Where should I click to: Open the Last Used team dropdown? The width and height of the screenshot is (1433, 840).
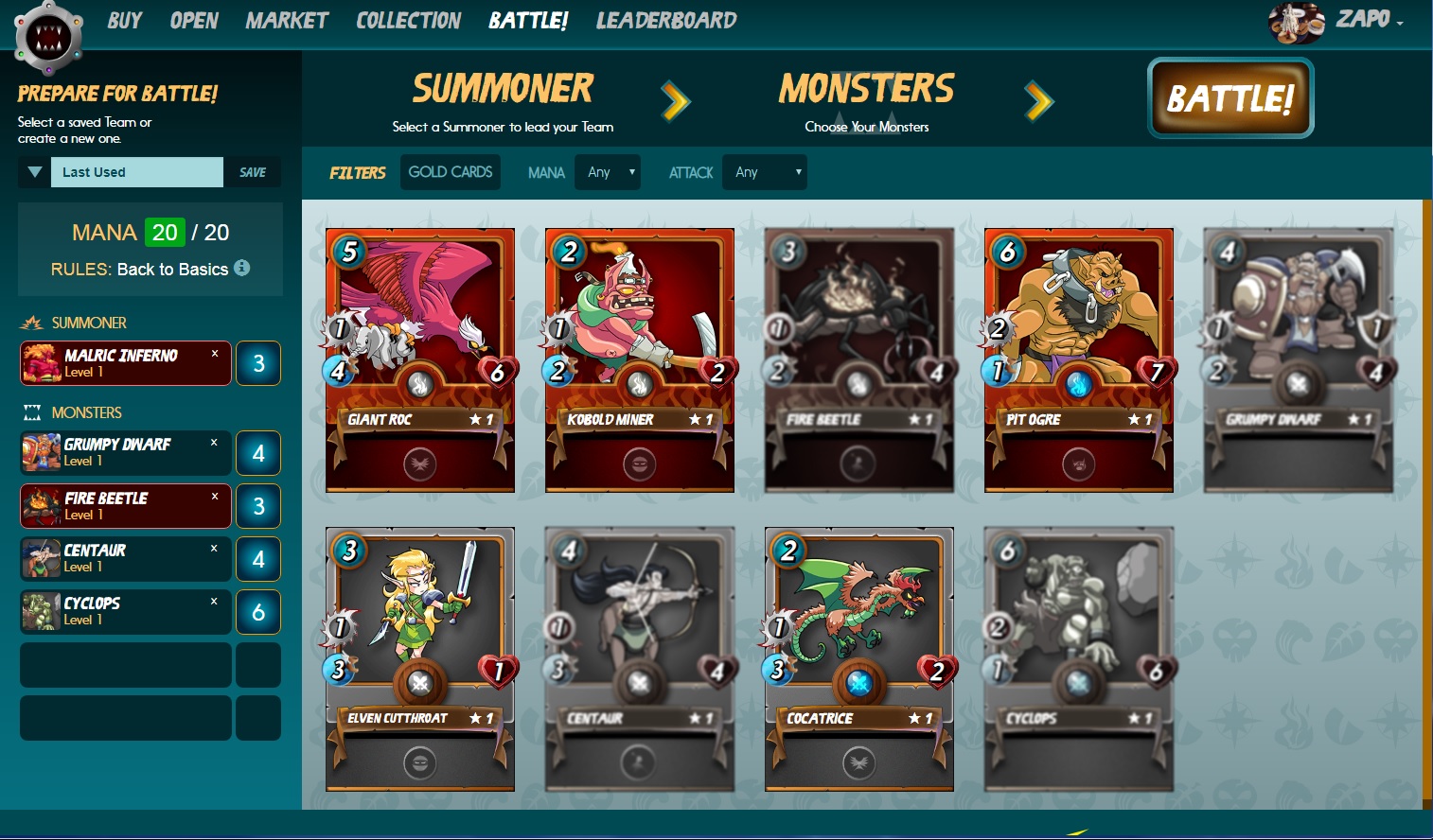pos(35,172)
